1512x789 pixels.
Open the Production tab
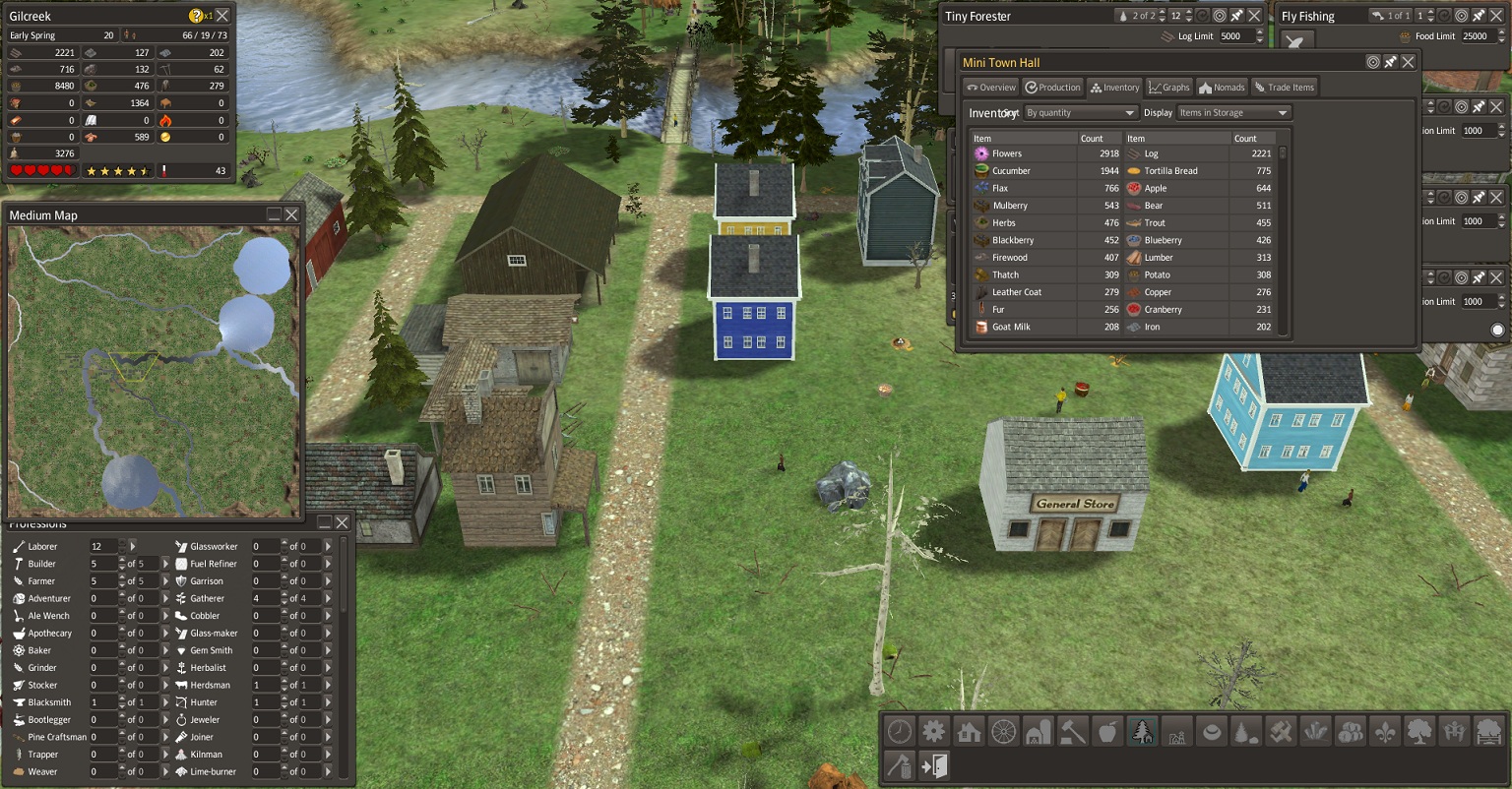click(1052, 88)
